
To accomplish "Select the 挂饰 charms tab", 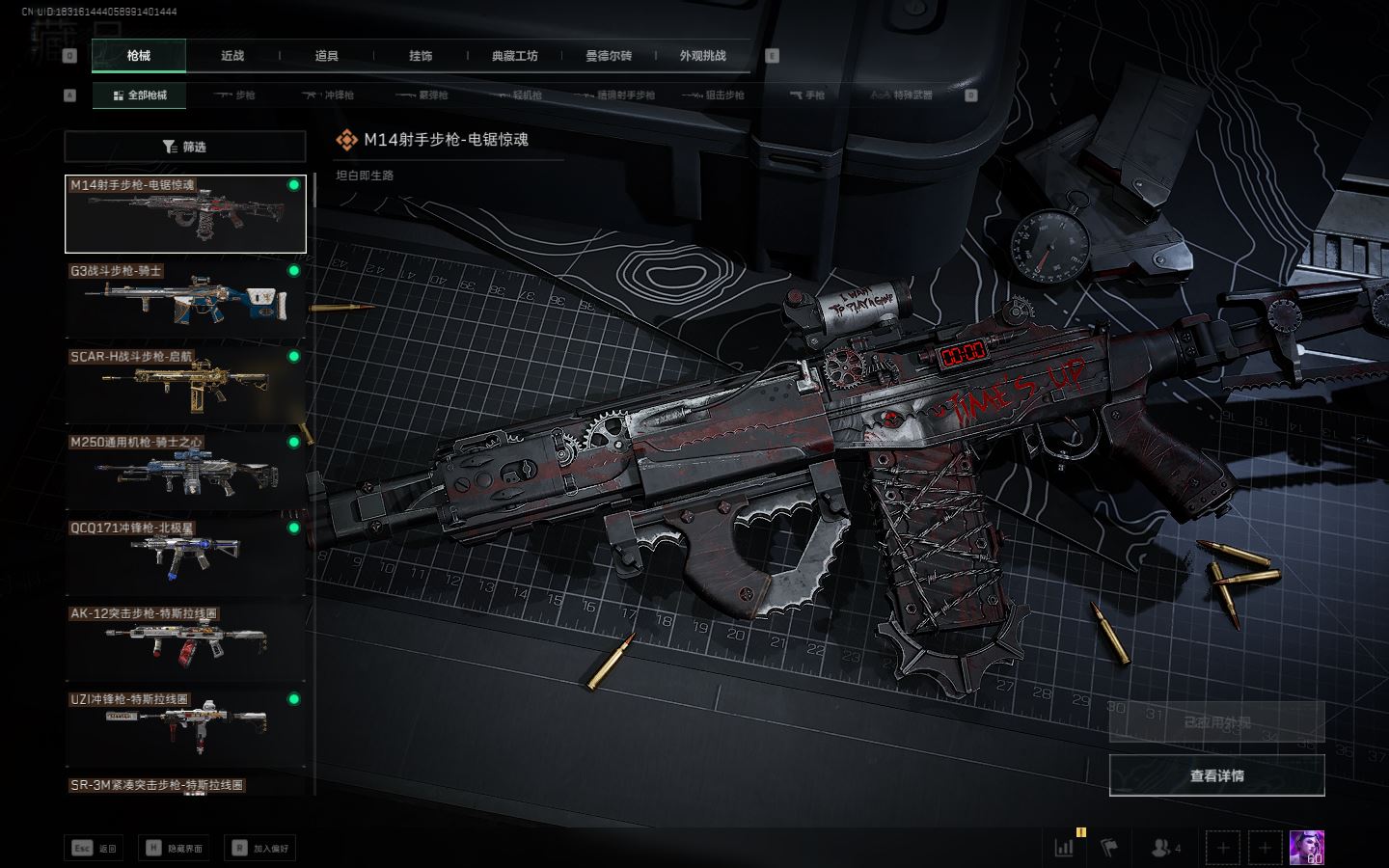I will coord(421,56).
